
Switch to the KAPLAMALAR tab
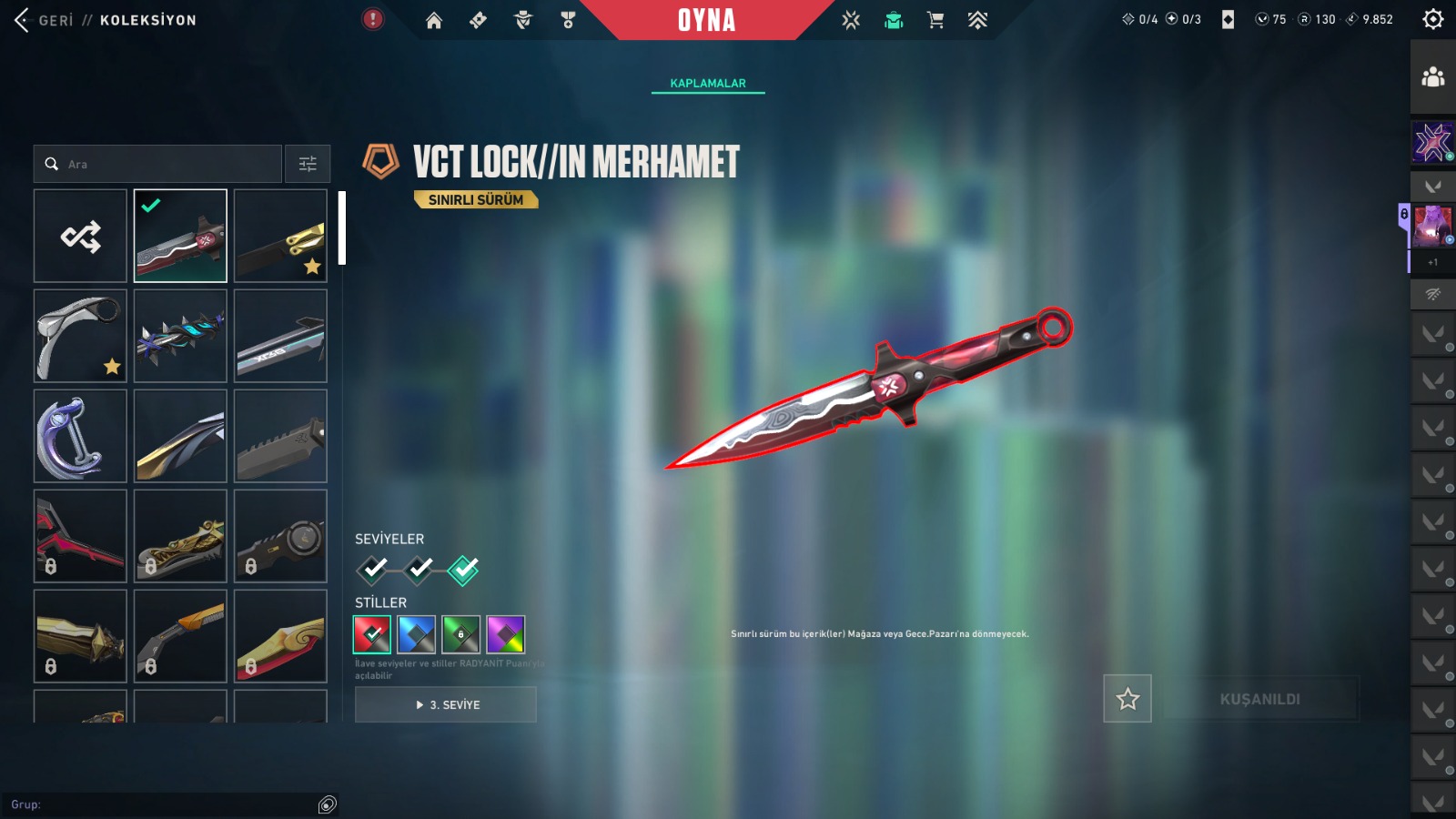[708, 83]
